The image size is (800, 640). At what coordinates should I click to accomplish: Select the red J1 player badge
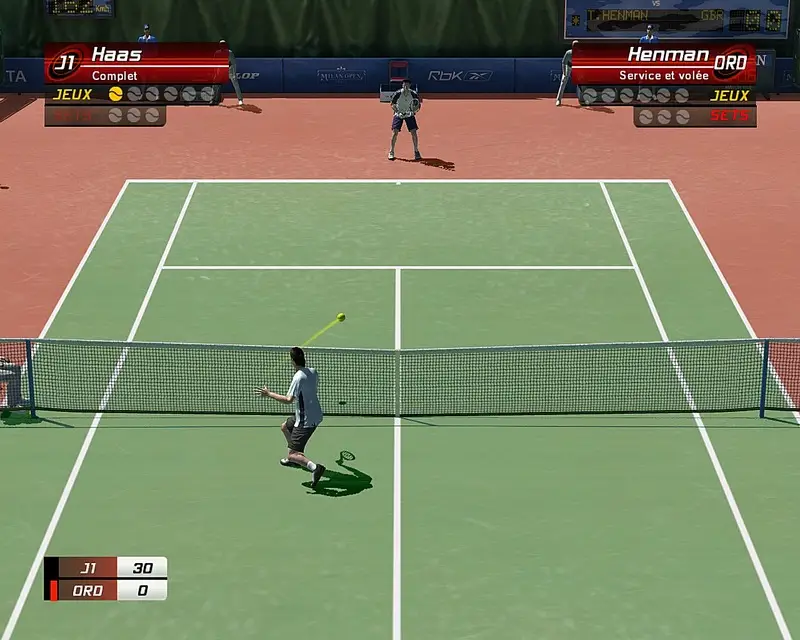pyautogui.click(x=65, y=63)
